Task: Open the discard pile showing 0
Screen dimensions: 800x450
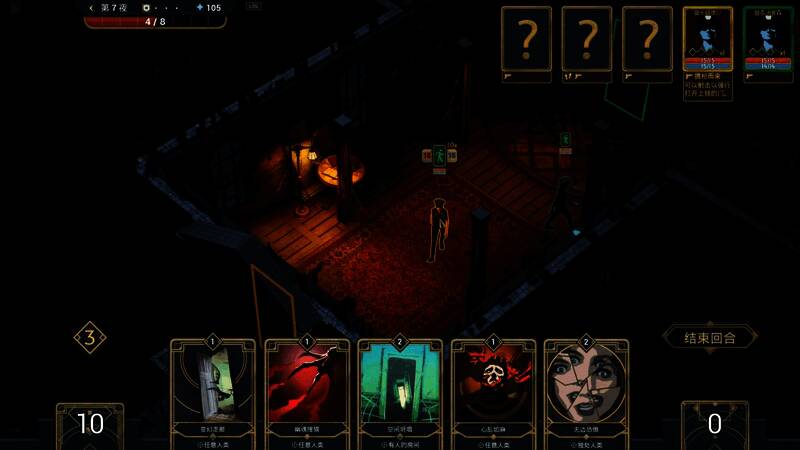Action: tap(714, 424)
